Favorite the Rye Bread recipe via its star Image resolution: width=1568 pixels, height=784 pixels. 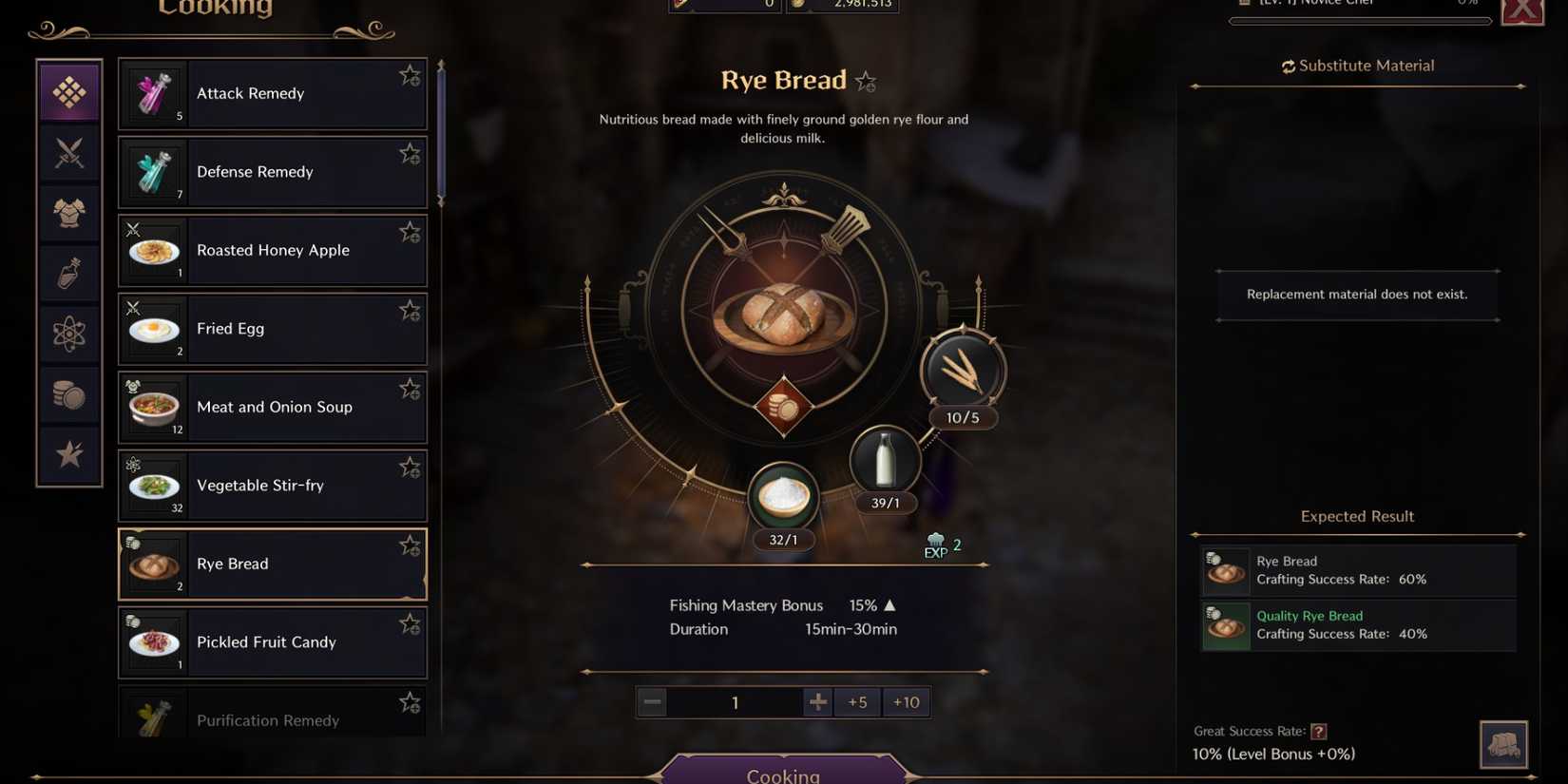pyautogui.click(x=410, y=545)
